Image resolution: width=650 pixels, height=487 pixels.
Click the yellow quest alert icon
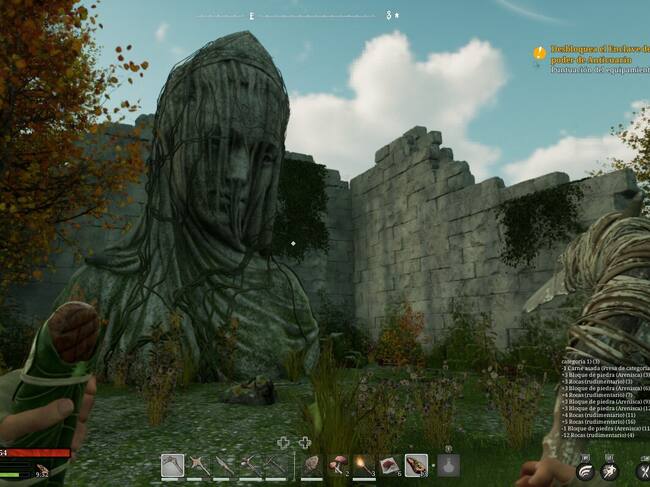point(540,52)
